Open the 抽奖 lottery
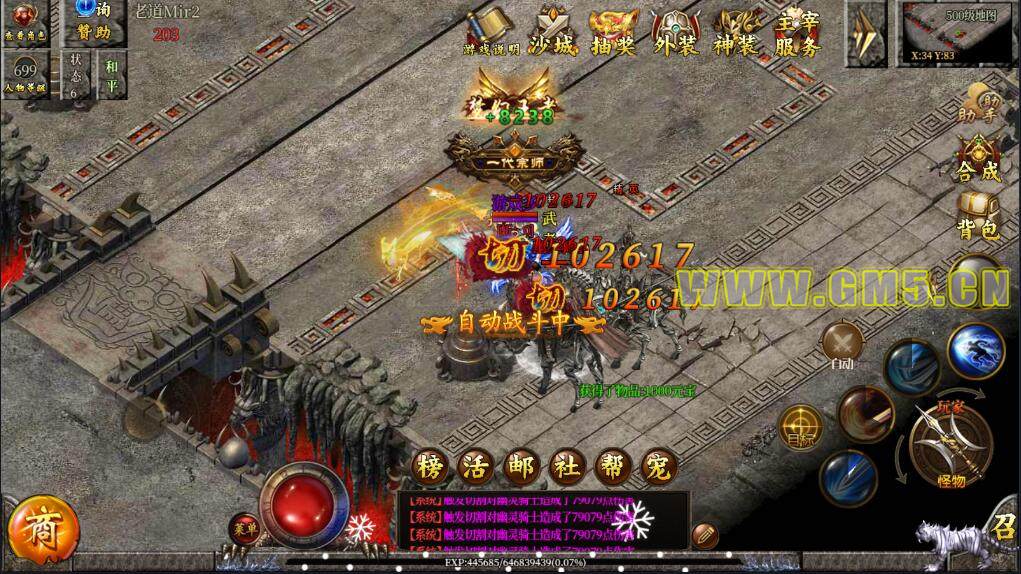Screen dimensions: 1021x574 tap(613, 33)
